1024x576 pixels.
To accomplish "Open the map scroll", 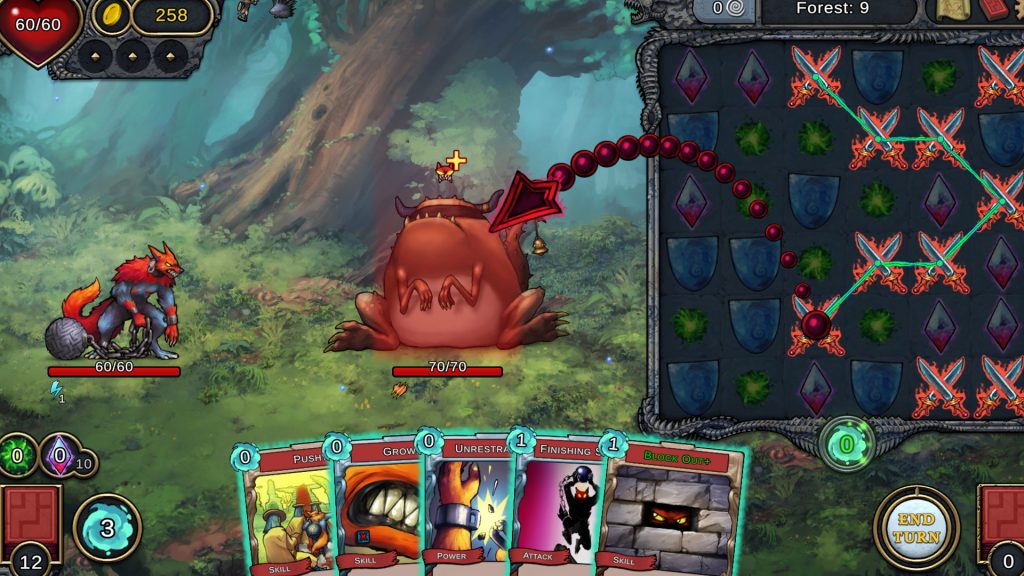I will click(951, 10).
